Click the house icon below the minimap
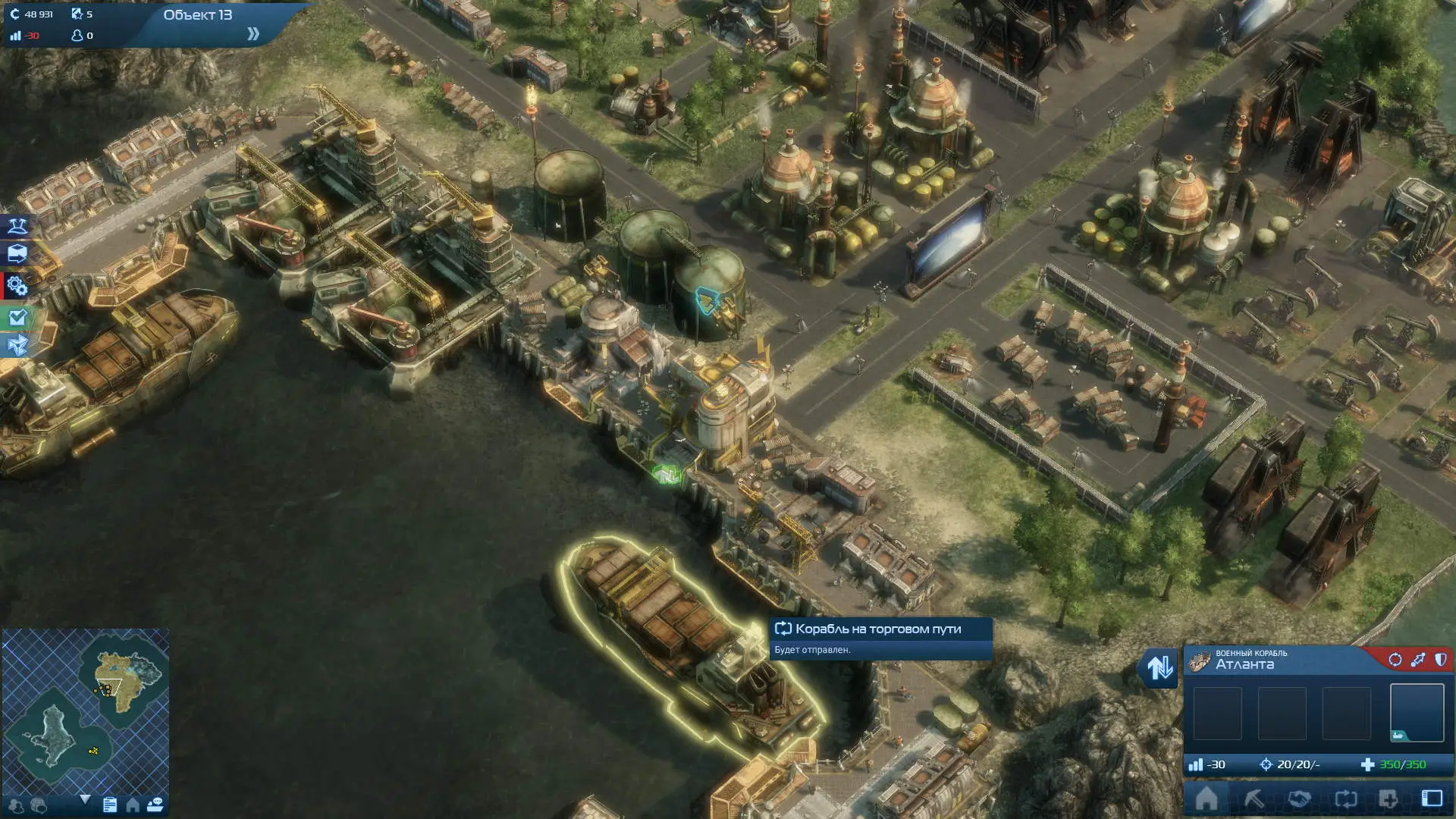 pyautogui.click(x=133, y=805)
